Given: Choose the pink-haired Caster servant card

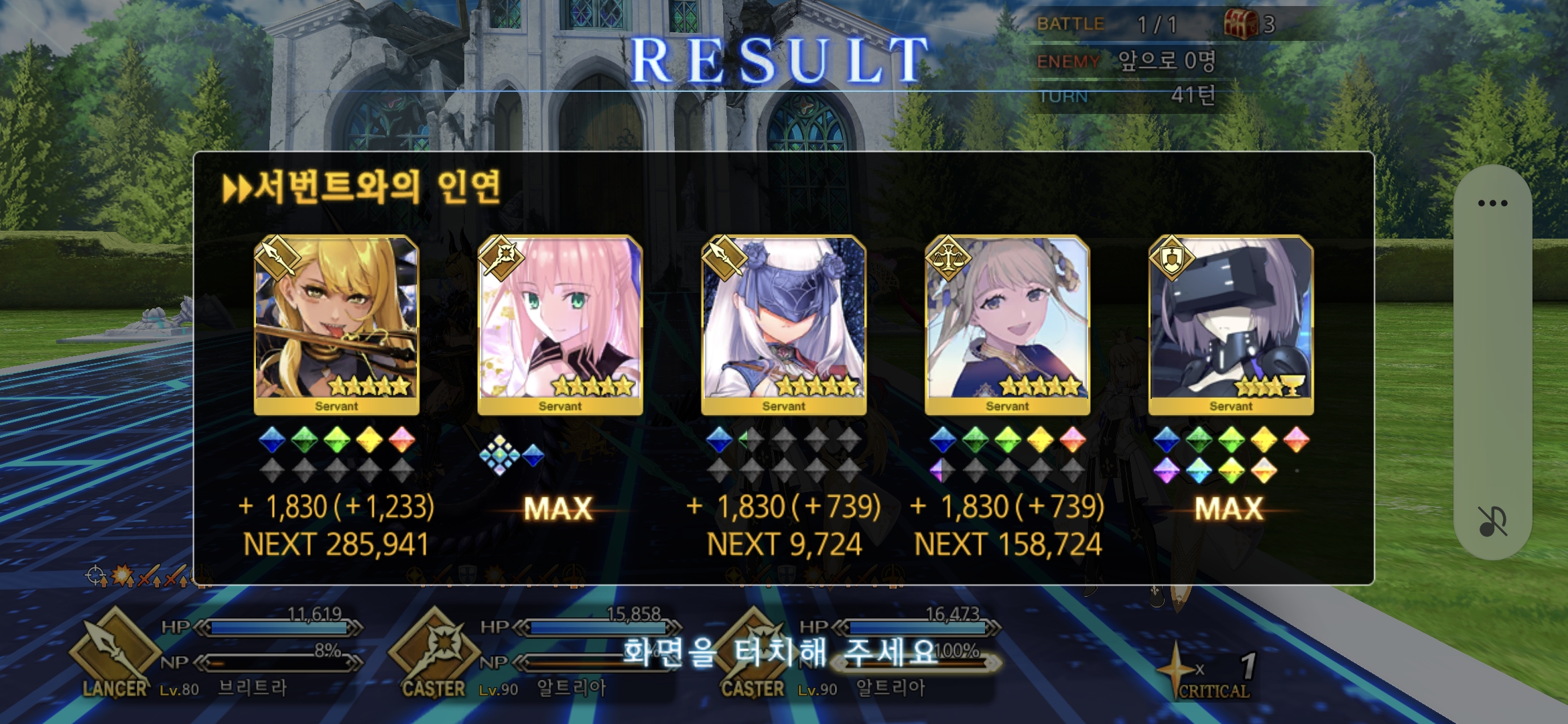Looking at the screenshot, I should tap(560, 324).
